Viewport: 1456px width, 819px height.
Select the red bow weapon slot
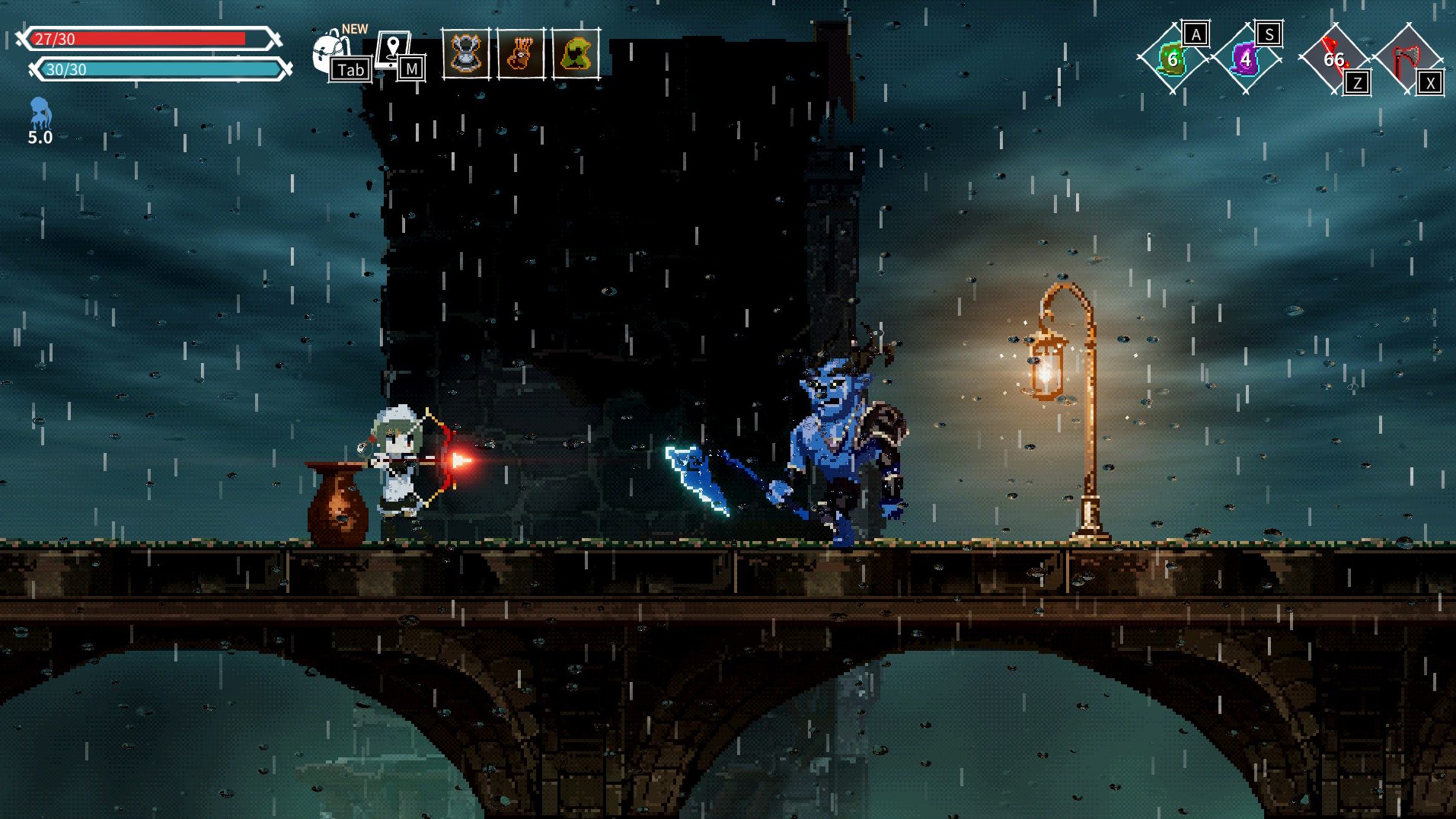[1333, 59]
